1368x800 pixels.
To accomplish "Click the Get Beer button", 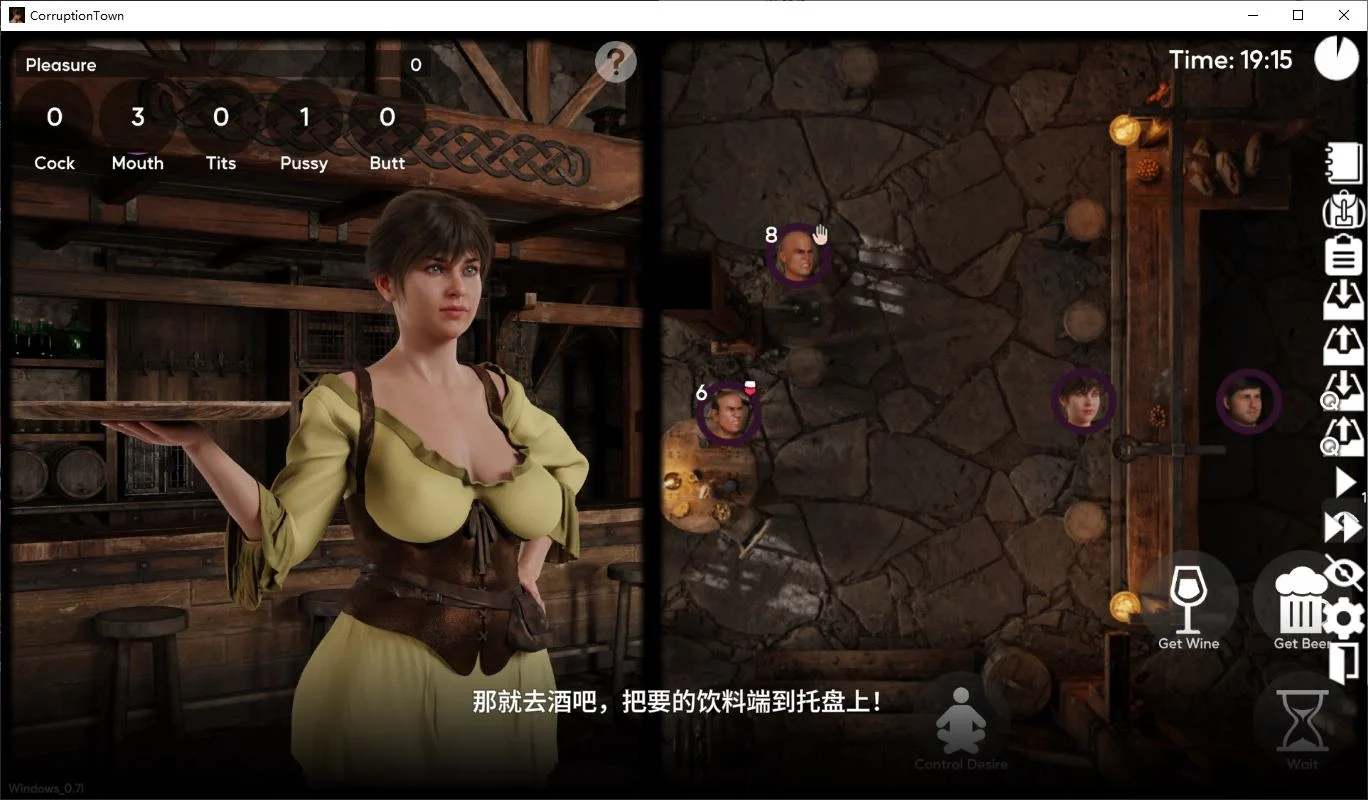I will 1302,600.
